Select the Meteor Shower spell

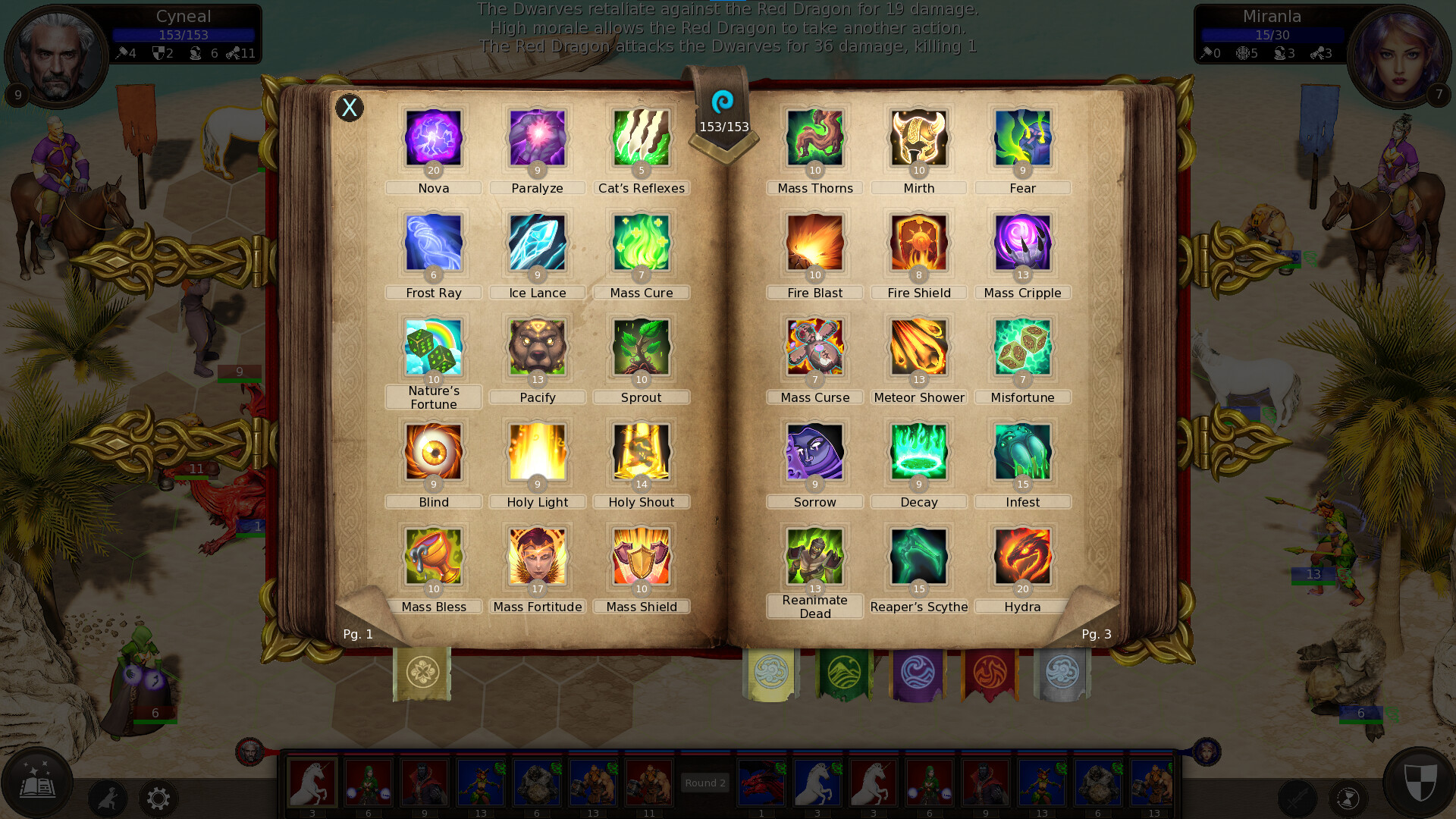[x=918, y=348]
